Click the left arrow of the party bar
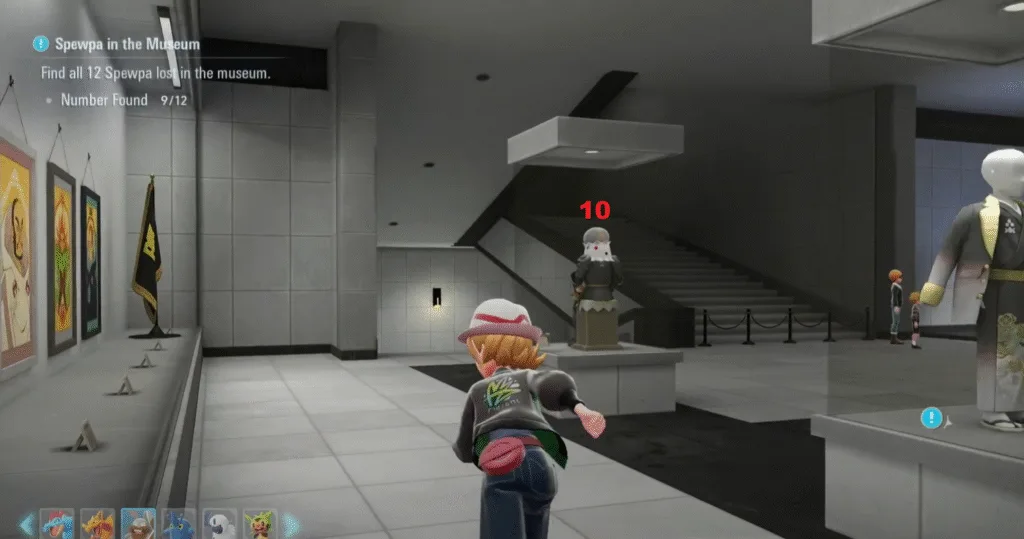Screen dimensions: 1024x539 (26, 523)
